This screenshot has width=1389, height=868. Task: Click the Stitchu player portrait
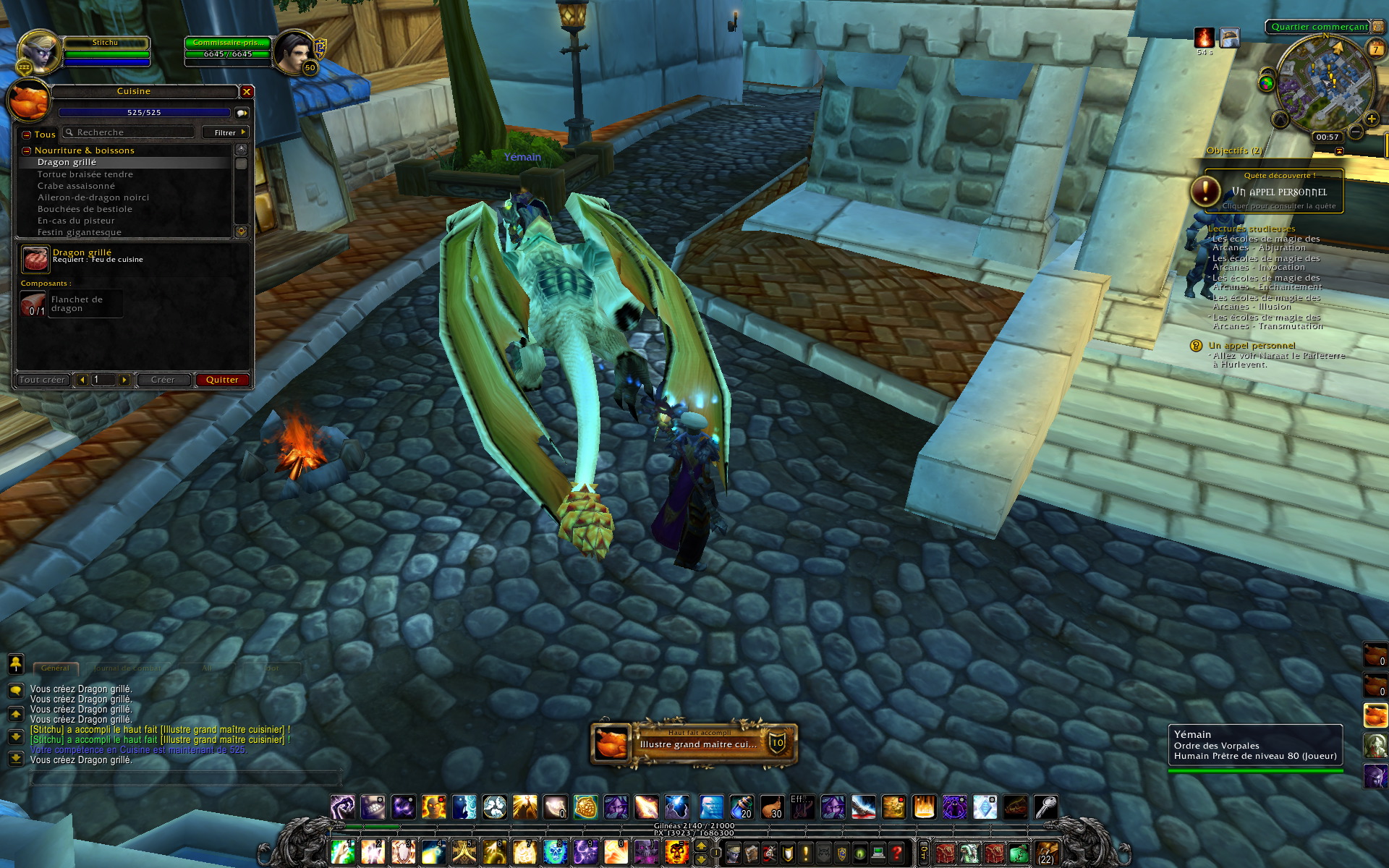point(38,51)
